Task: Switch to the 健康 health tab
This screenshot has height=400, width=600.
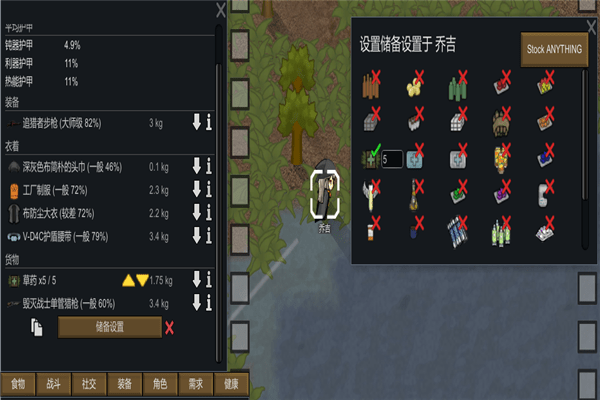Action: [x=230, y=383]
